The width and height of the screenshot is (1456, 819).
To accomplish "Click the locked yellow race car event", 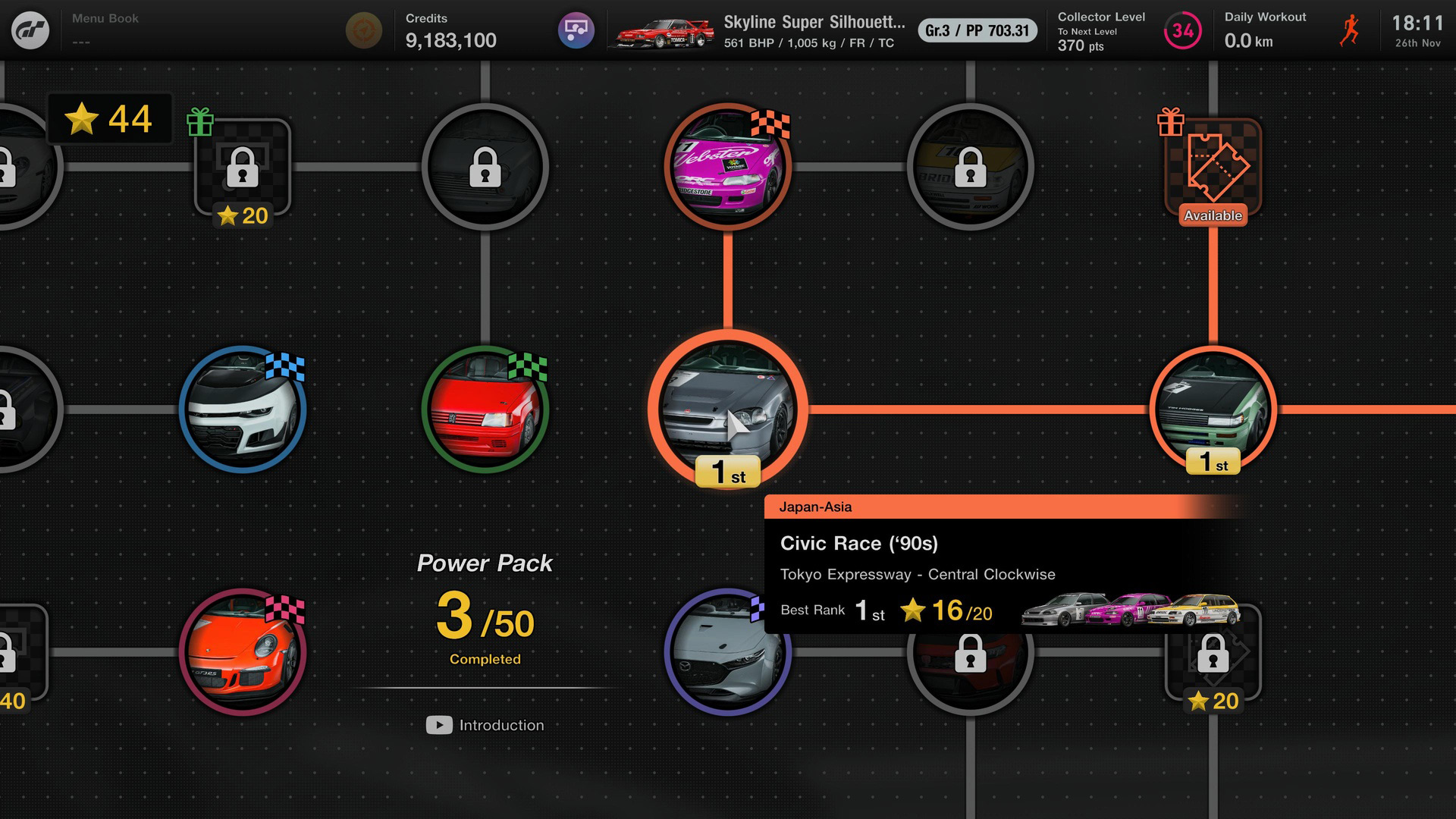I will (970, 166).
